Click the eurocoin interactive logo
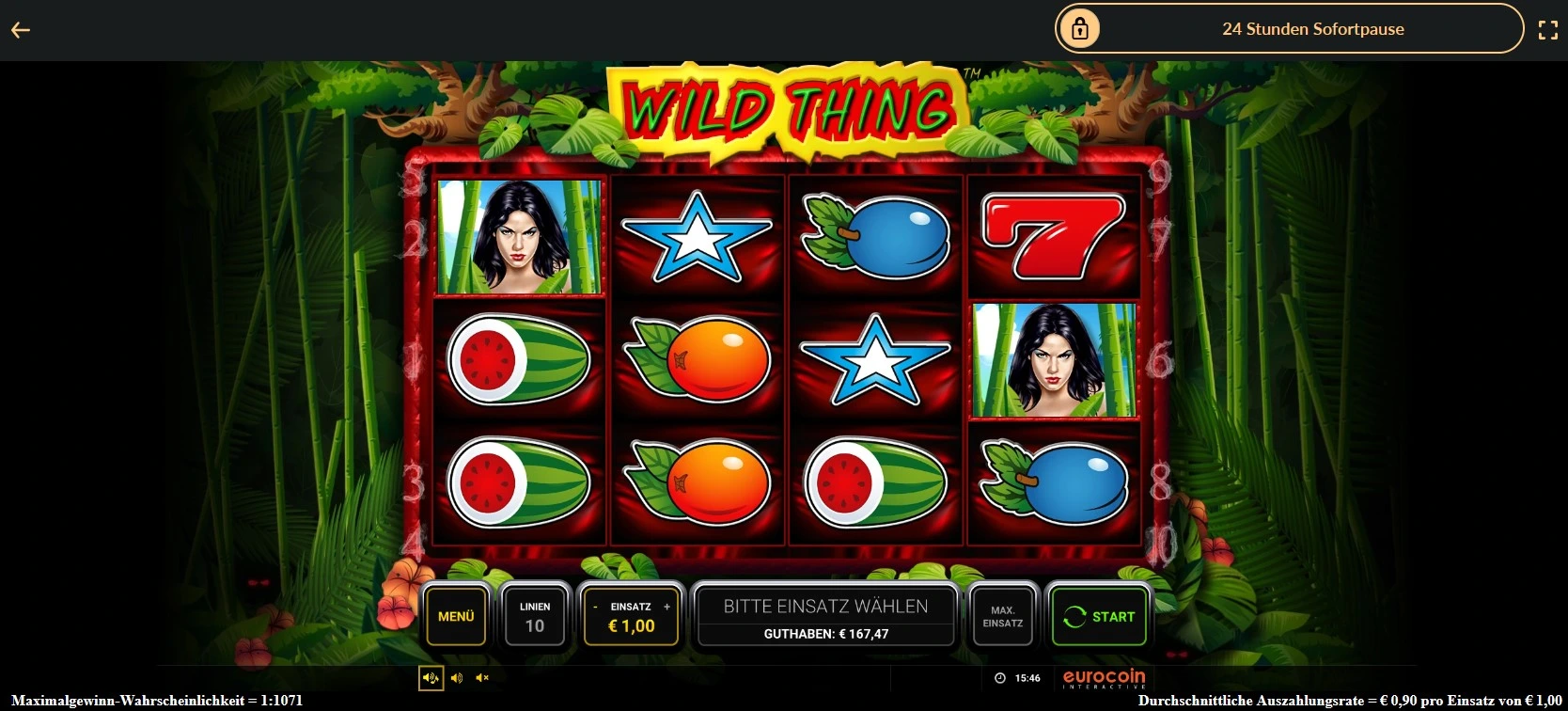Screen dimensions: 1568x711 click(x=1102, y=677)
